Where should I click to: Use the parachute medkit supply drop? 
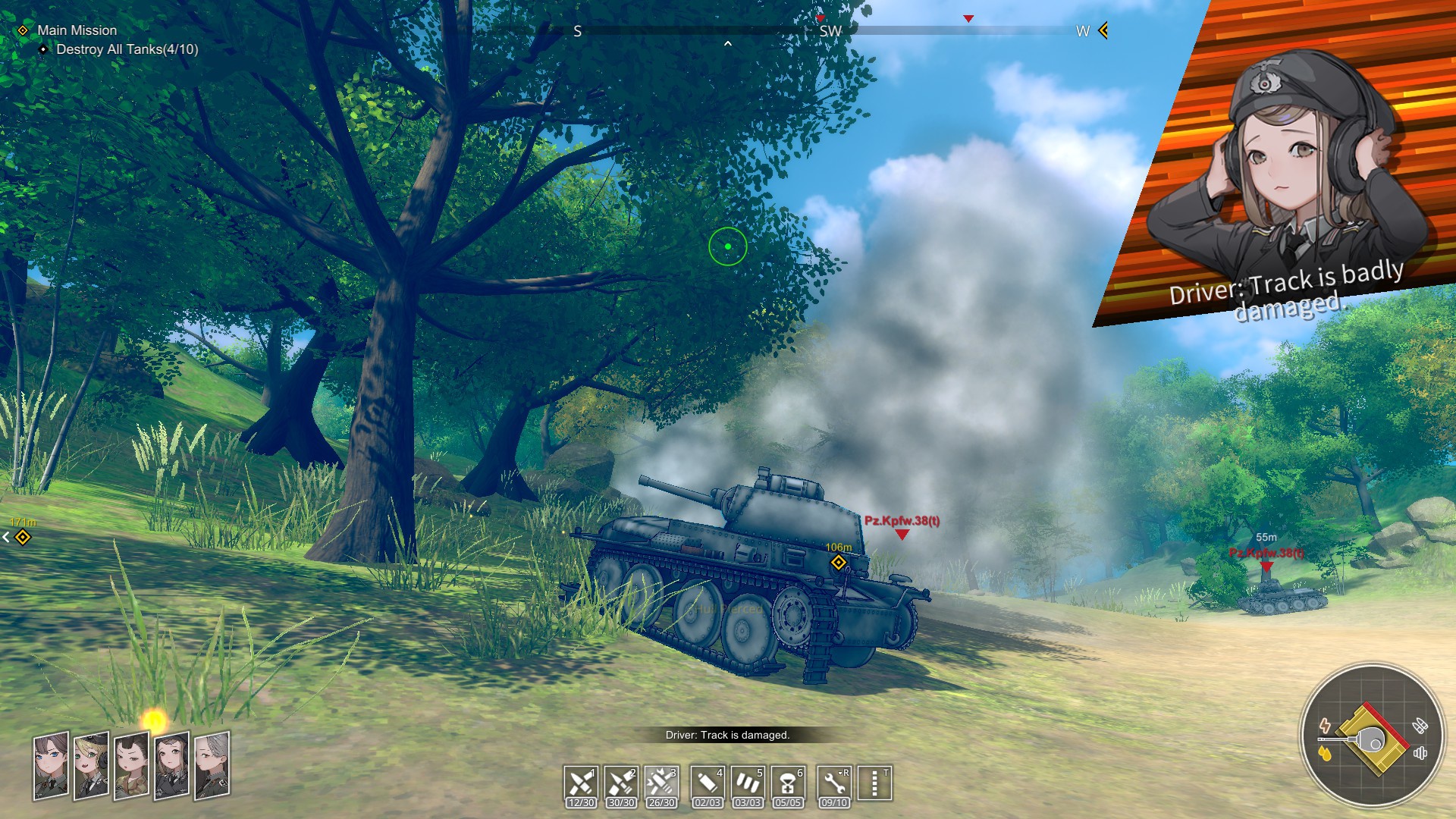[x=788, y=782]
